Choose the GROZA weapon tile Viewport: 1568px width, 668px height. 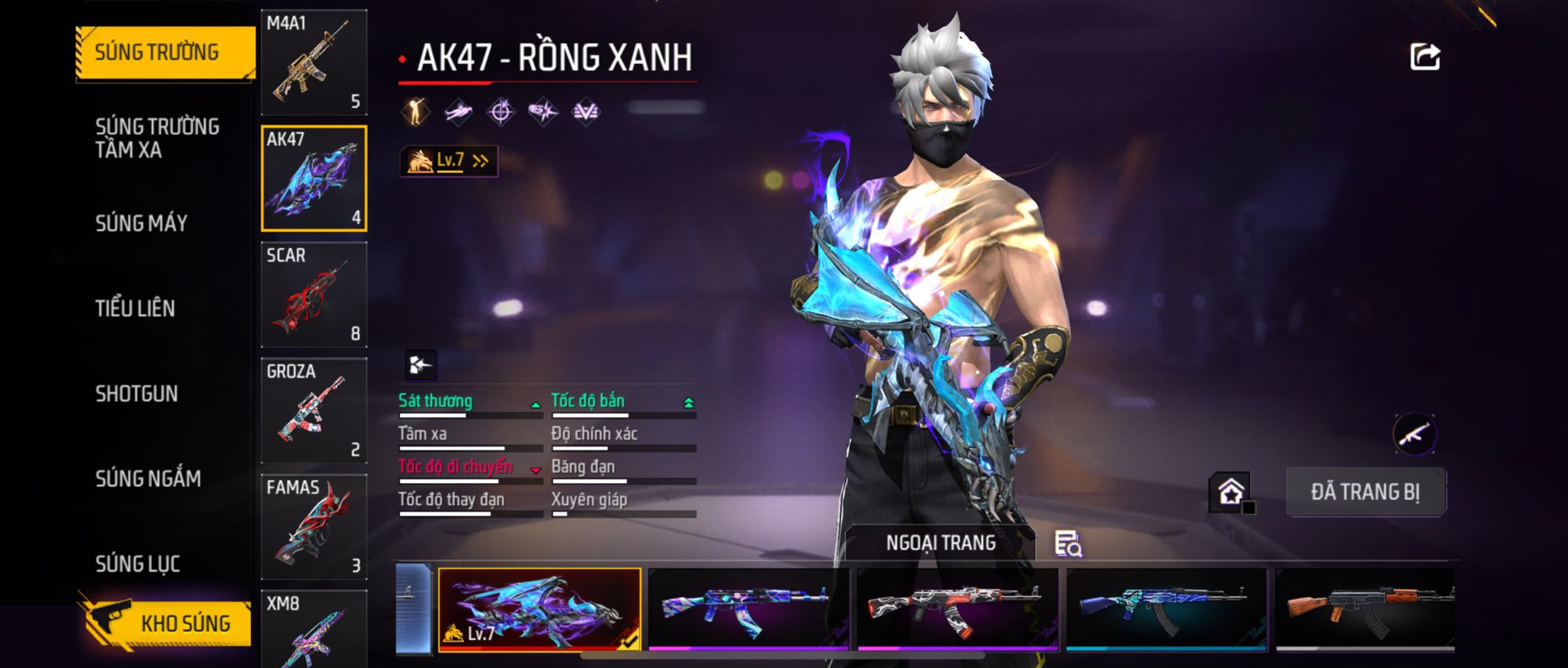click(314, 411)
